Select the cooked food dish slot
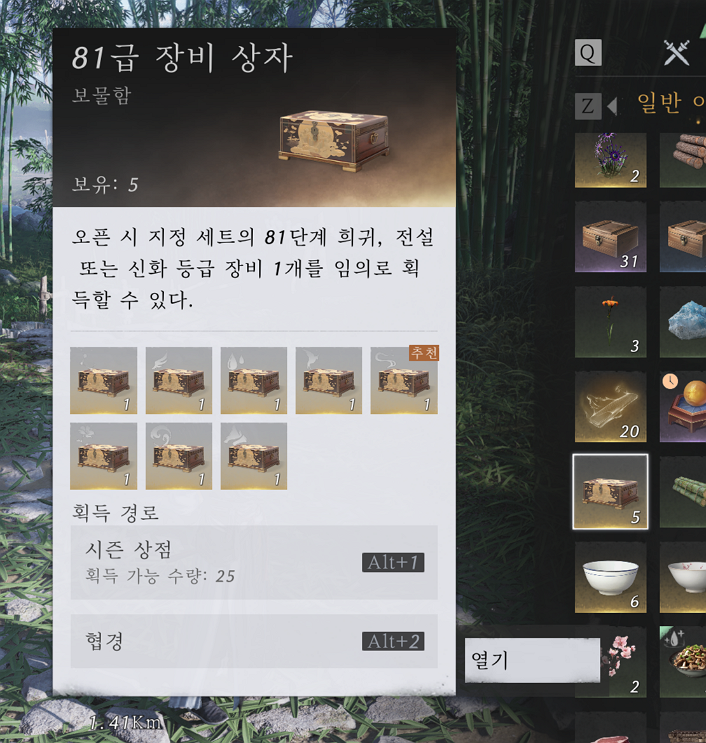706x743 pixels. pos(684,661)
